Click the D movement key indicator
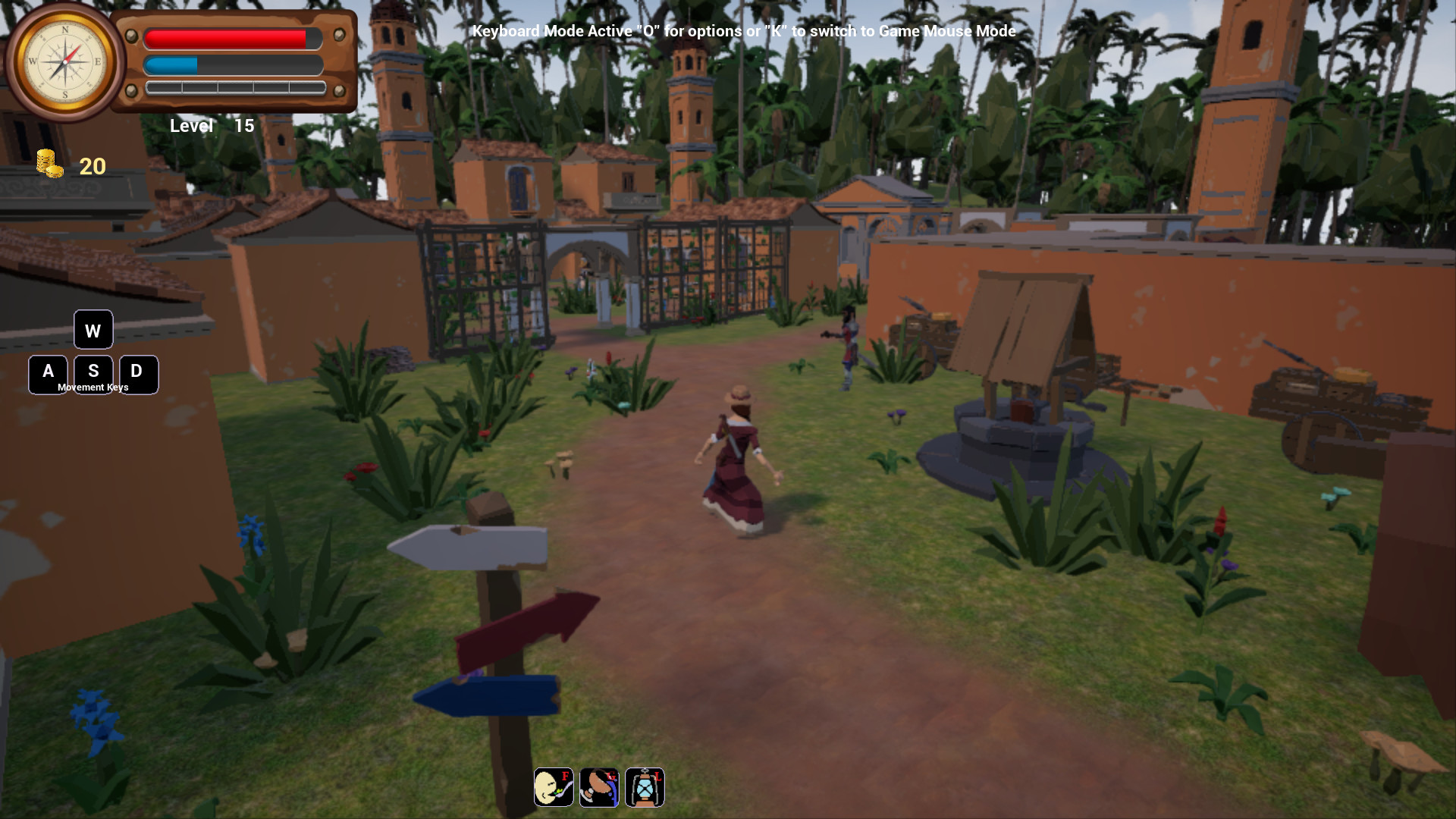Screen dimensions: 1456x819 tap(137, 373)
